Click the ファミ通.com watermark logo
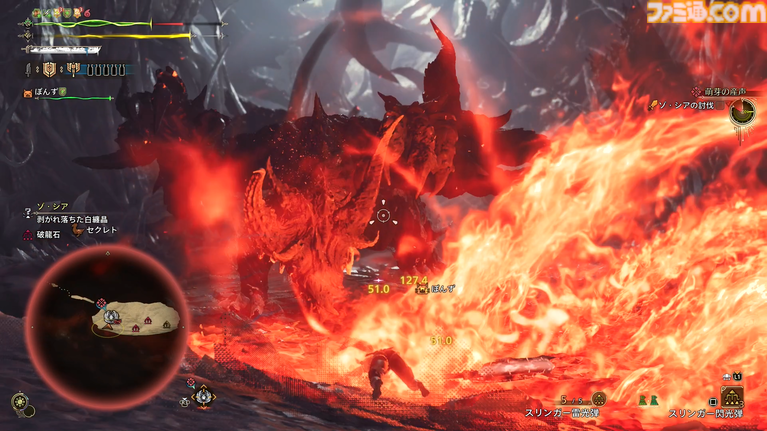The image size is (767, 431). (x=716, y=14)
